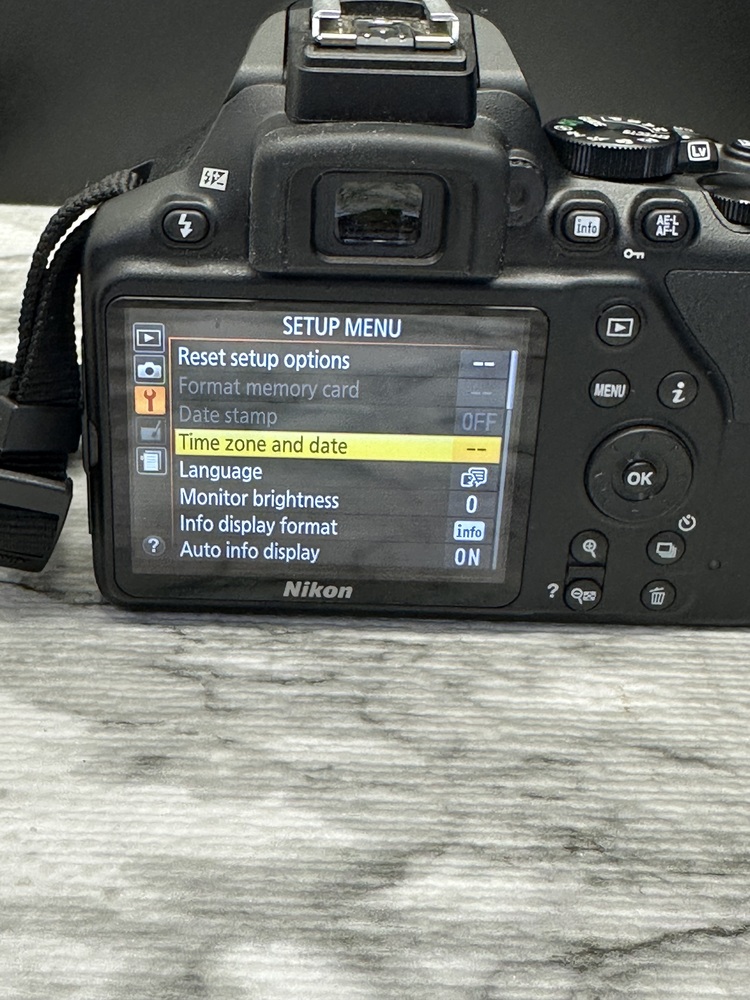
Task: Open the recent settings list tab
Action: (149, 461)
